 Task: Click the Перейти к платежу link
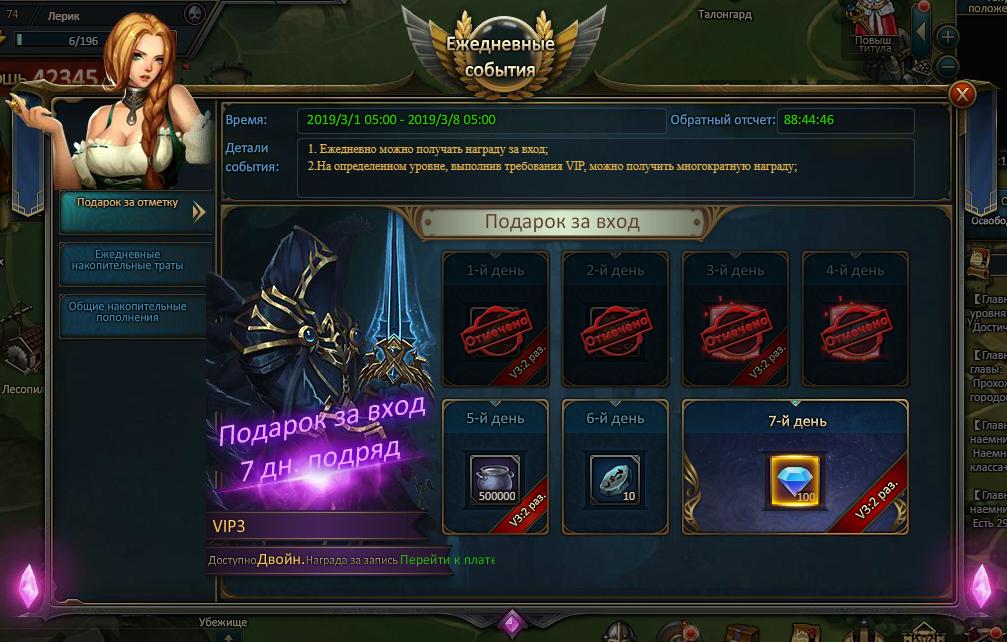(x=446, y=560)
